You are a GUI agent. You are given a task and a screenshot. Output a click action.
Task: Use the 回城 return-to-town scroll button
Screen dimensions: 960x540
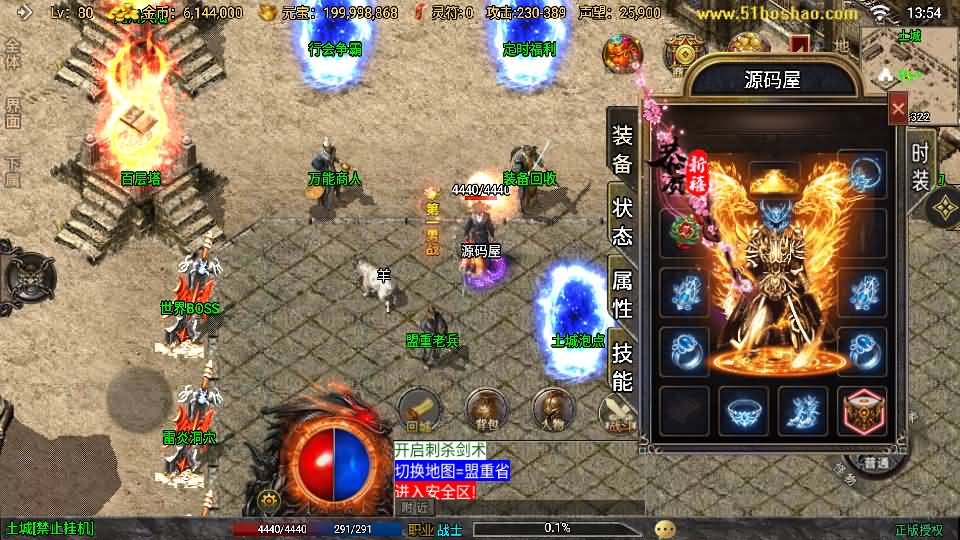point(419,408)
